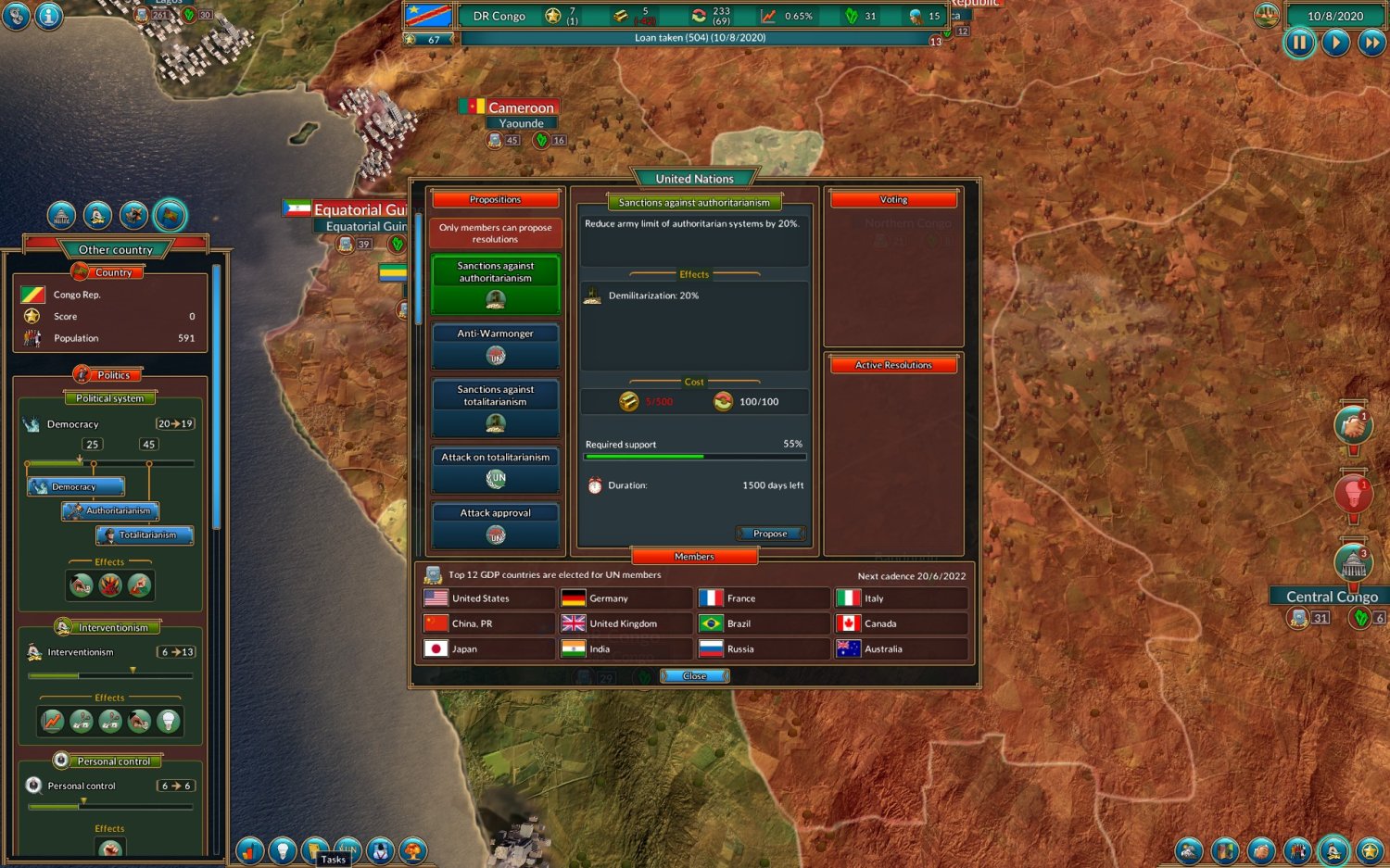The image size is (1390, 868).
Task: Close the United Nations window
Action: tap(694, 676)
